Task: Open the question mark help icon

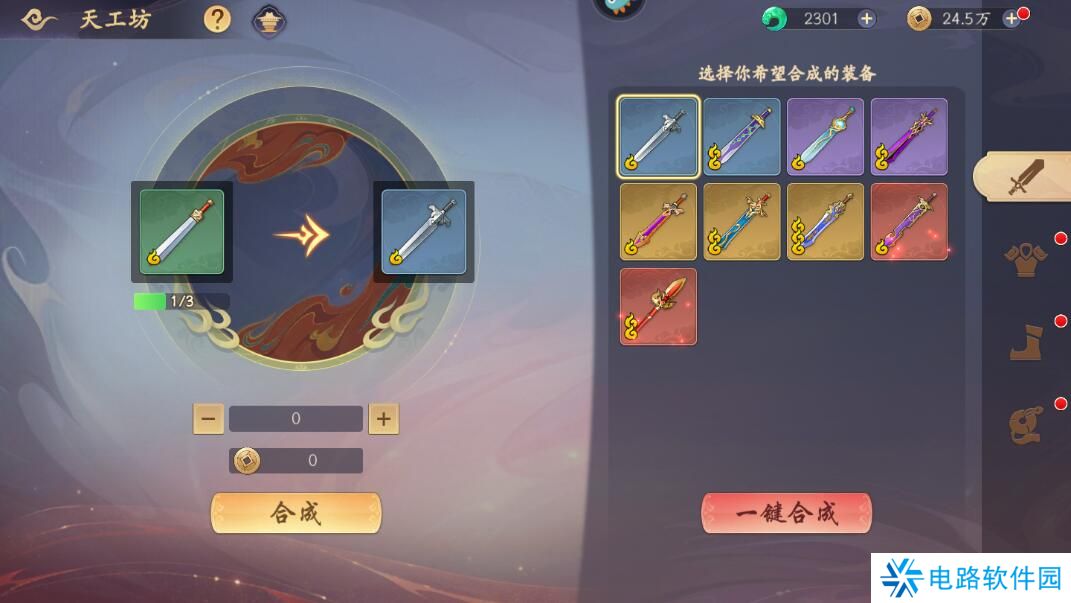Action: (217, 19)
